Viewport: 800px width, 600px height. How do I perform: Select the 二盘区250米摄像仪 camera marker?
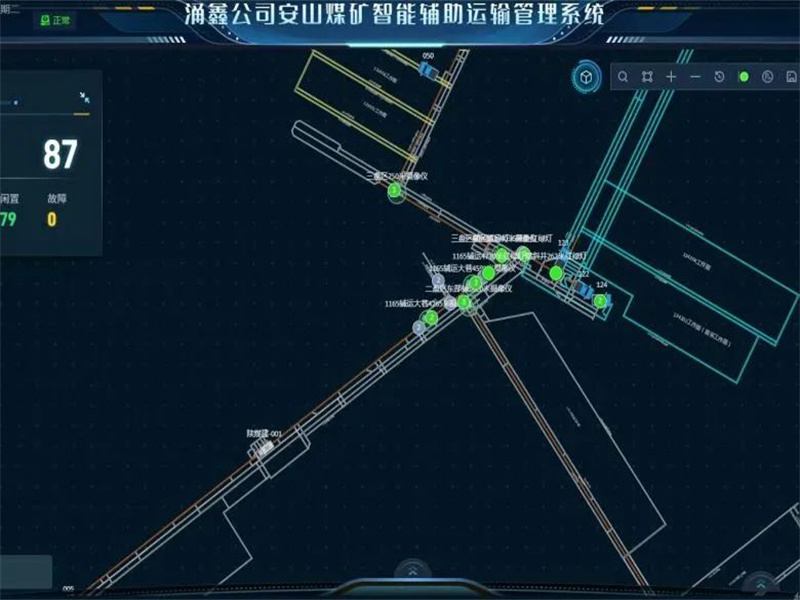[395, 190]
